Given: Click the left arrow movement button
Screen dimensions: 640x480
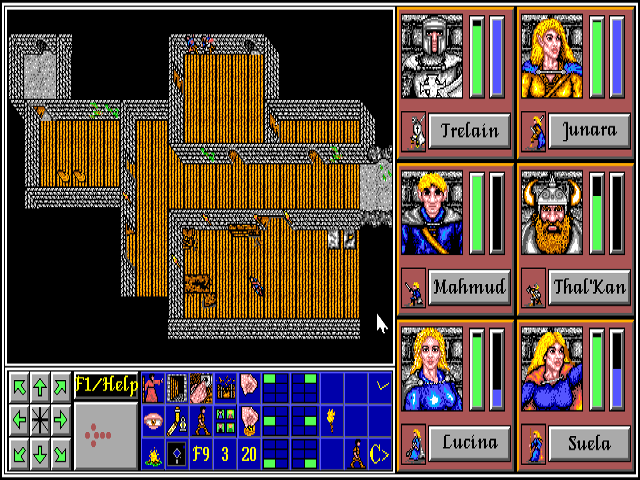Looking at the screenshot, I should point(18,421).
